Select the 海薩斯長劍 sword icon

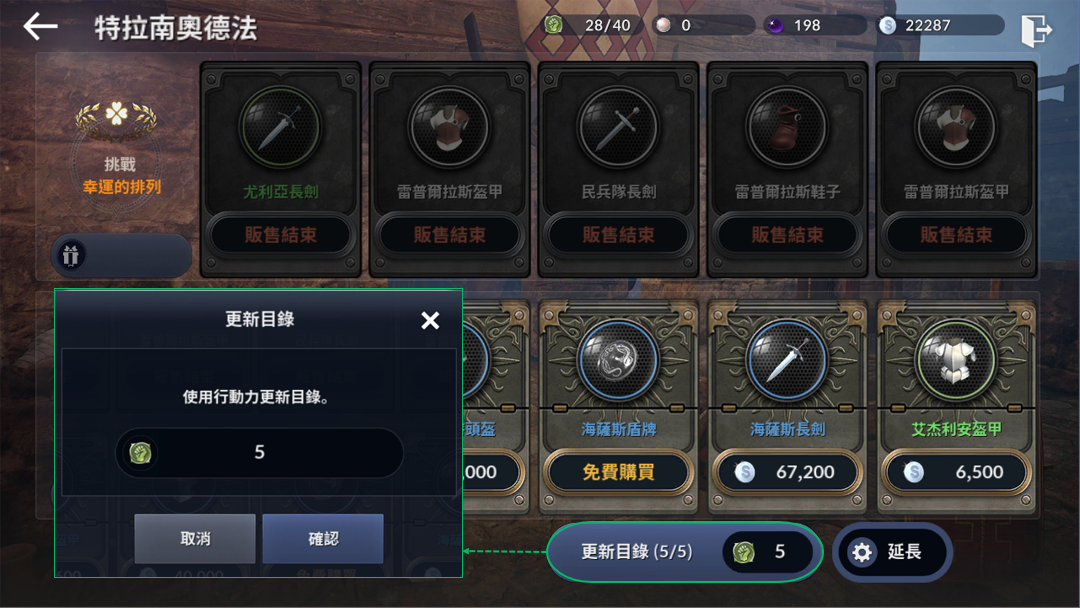pos(787,361)
